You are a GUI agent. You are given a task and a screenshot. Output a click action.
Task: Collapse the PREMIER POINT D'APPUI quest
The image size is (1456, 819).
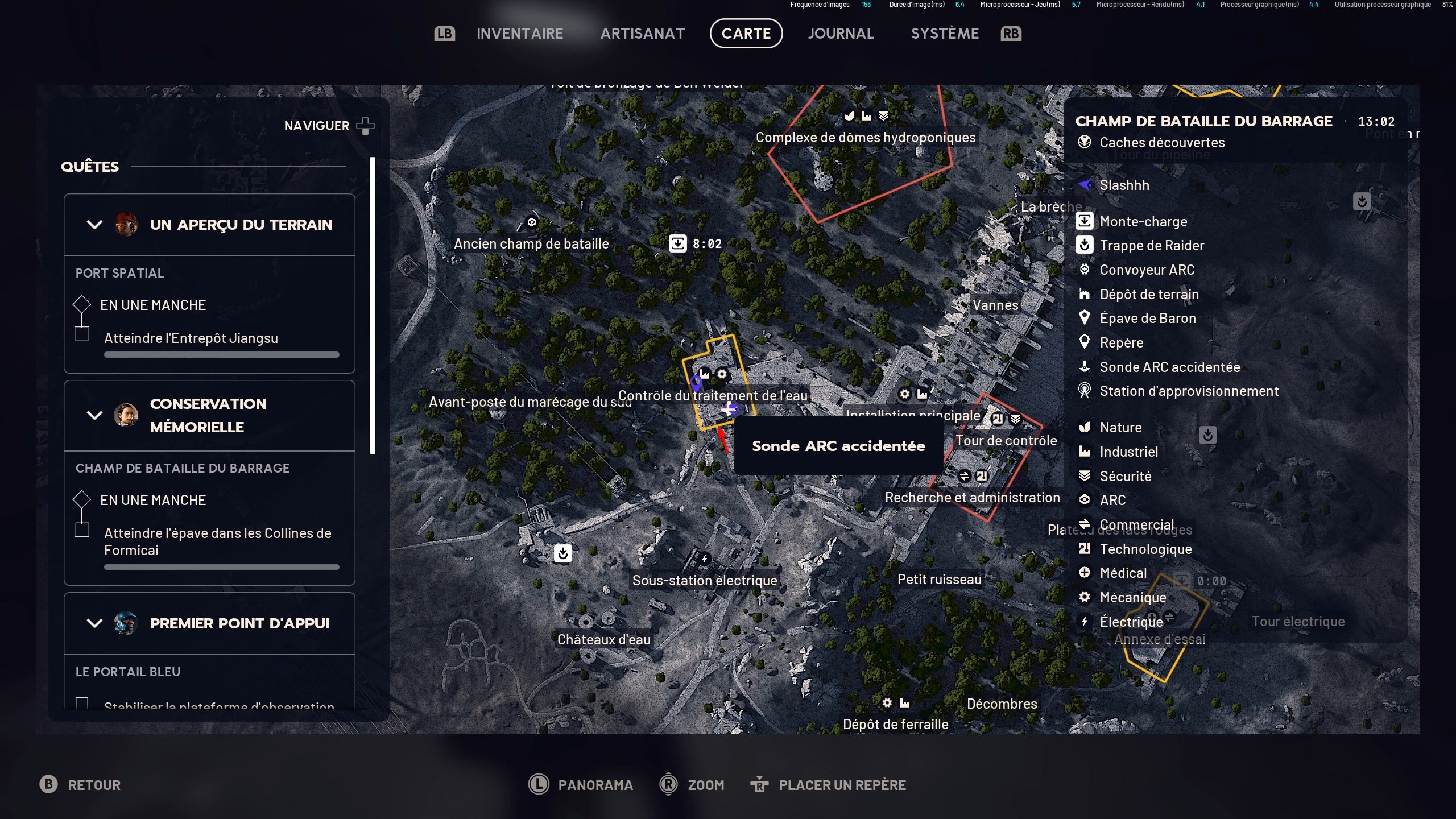coord(94,623)
